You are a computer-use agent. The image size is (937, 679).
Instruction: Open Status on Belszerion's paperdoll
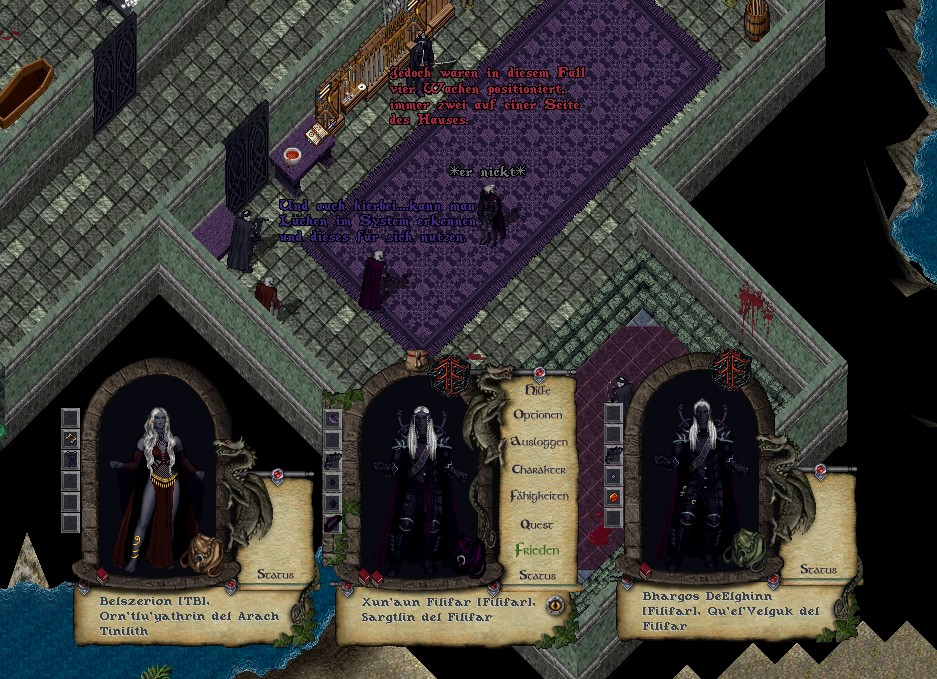[275, 574]
